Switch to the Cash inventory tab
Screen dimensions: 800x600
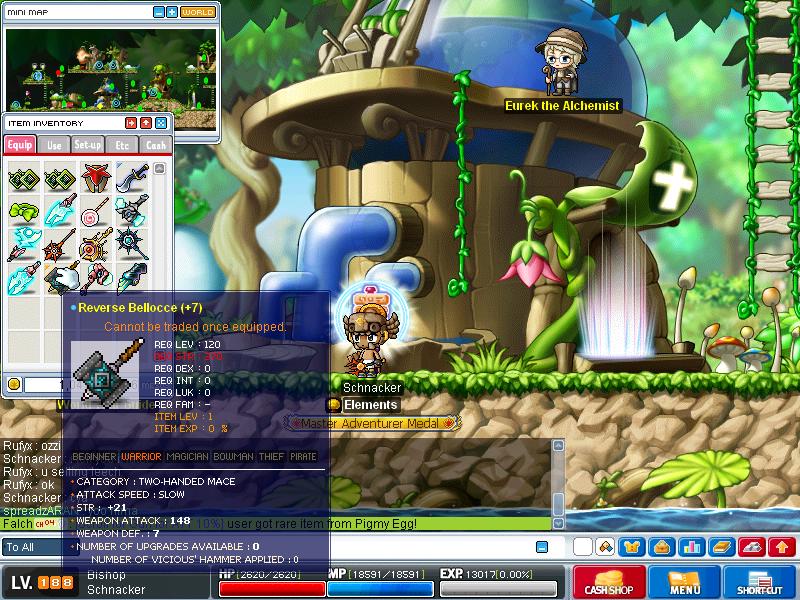[x=155, y=145]
